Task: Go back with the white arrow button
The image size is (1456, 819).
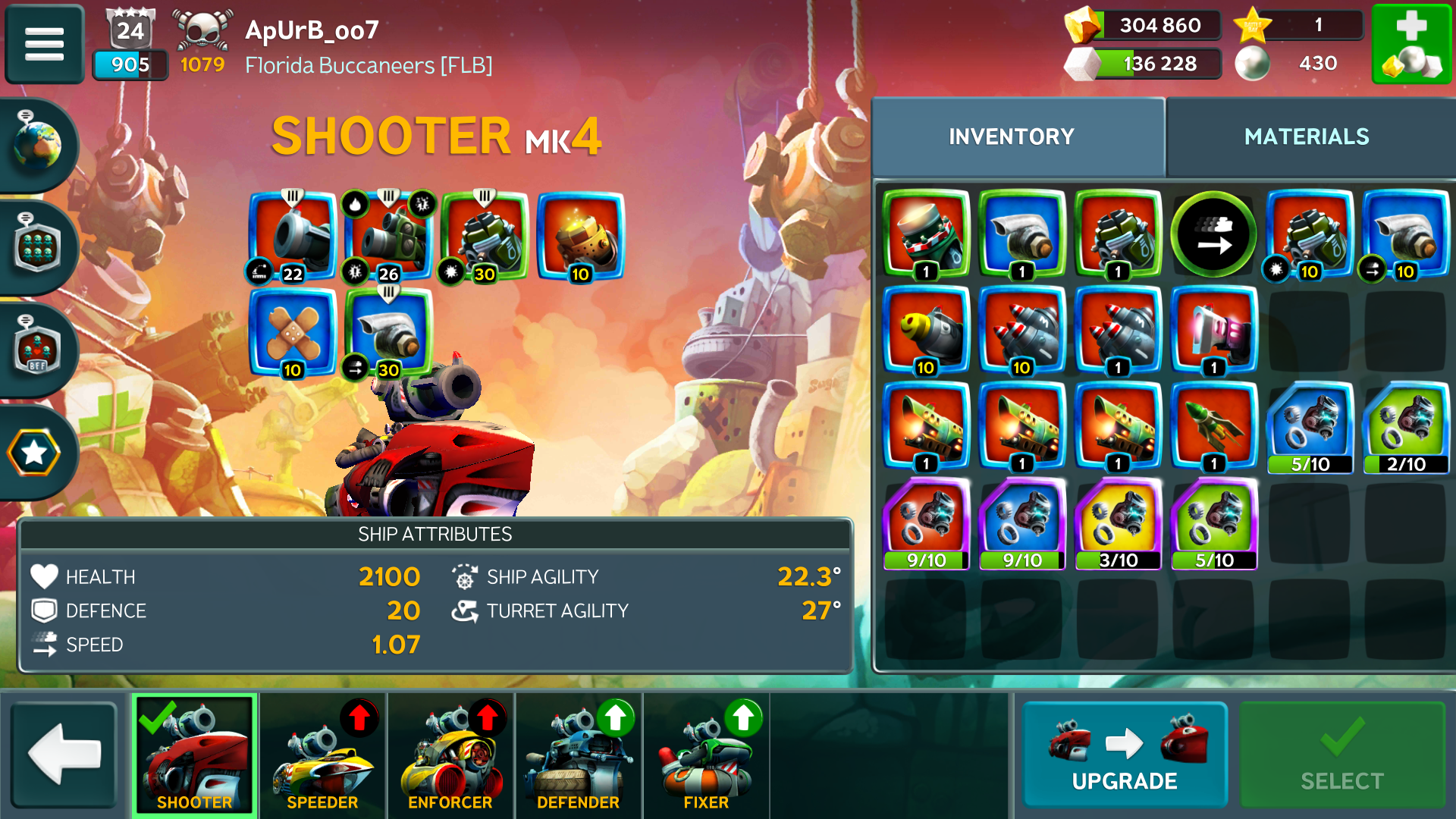Action: click(x=64, y=755)
